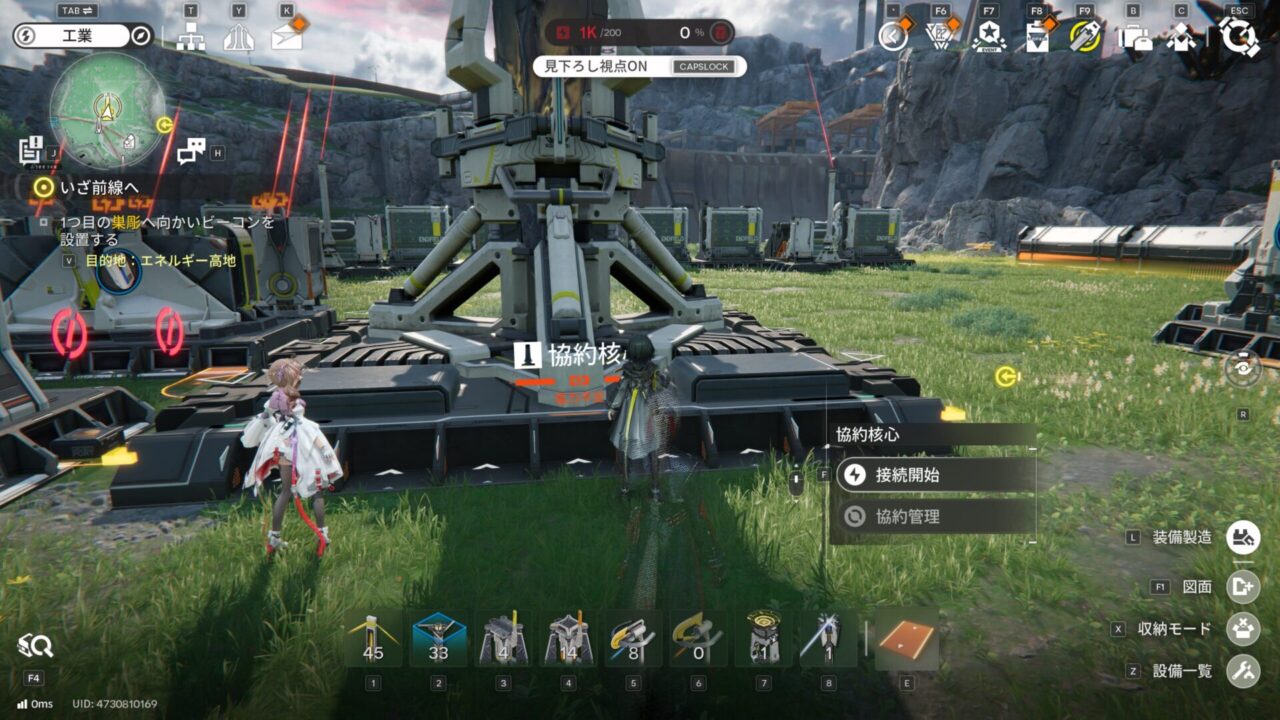This screenshot has width=1280, height=720.
Task: Select 接続開始 in the 協約核心 menu
Action: pyautogui.click(x=932, y=475)
